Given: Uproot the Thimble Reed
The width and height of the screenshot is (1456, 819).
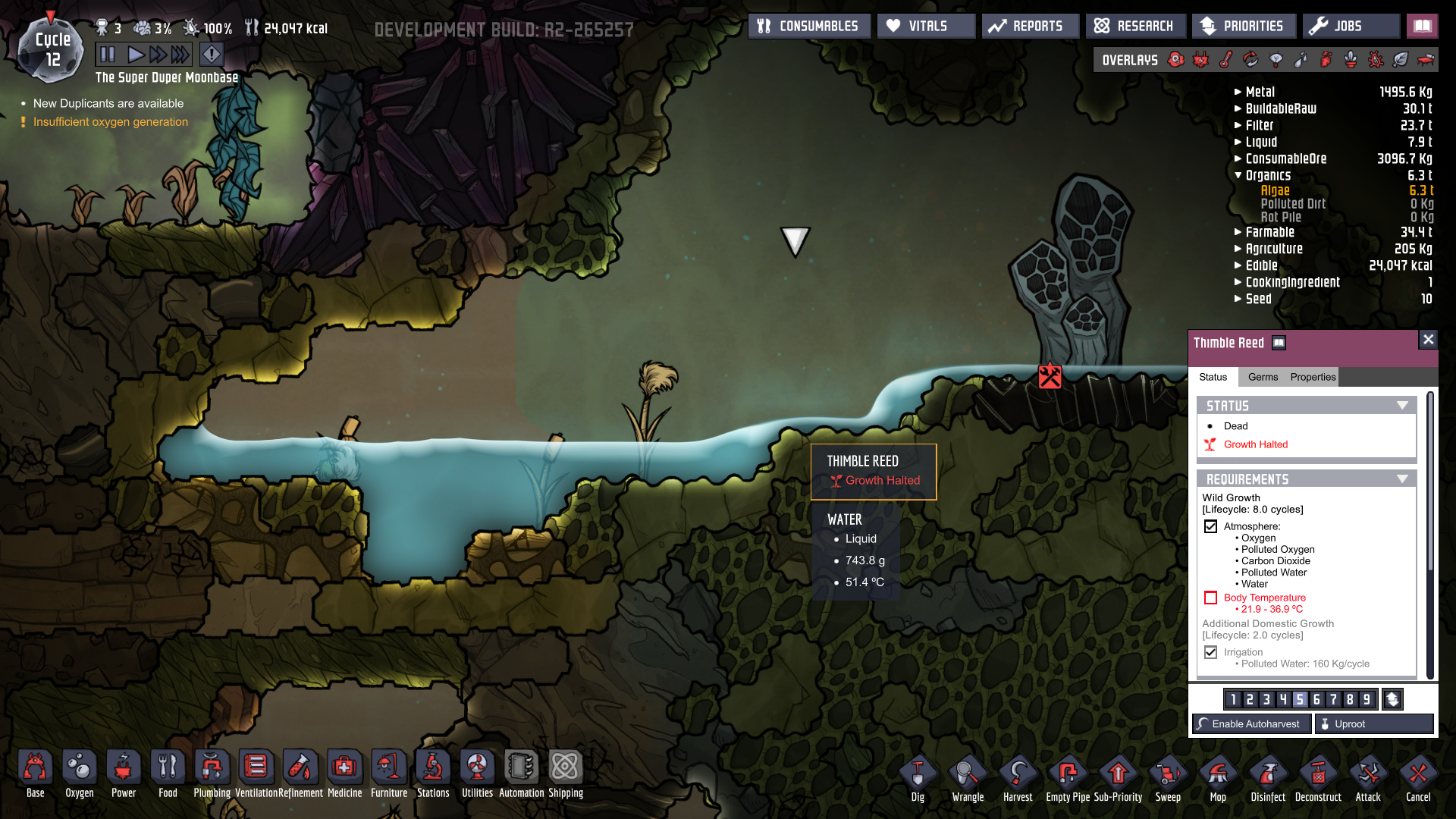Looking at the screenshot, I should 1373,724.
